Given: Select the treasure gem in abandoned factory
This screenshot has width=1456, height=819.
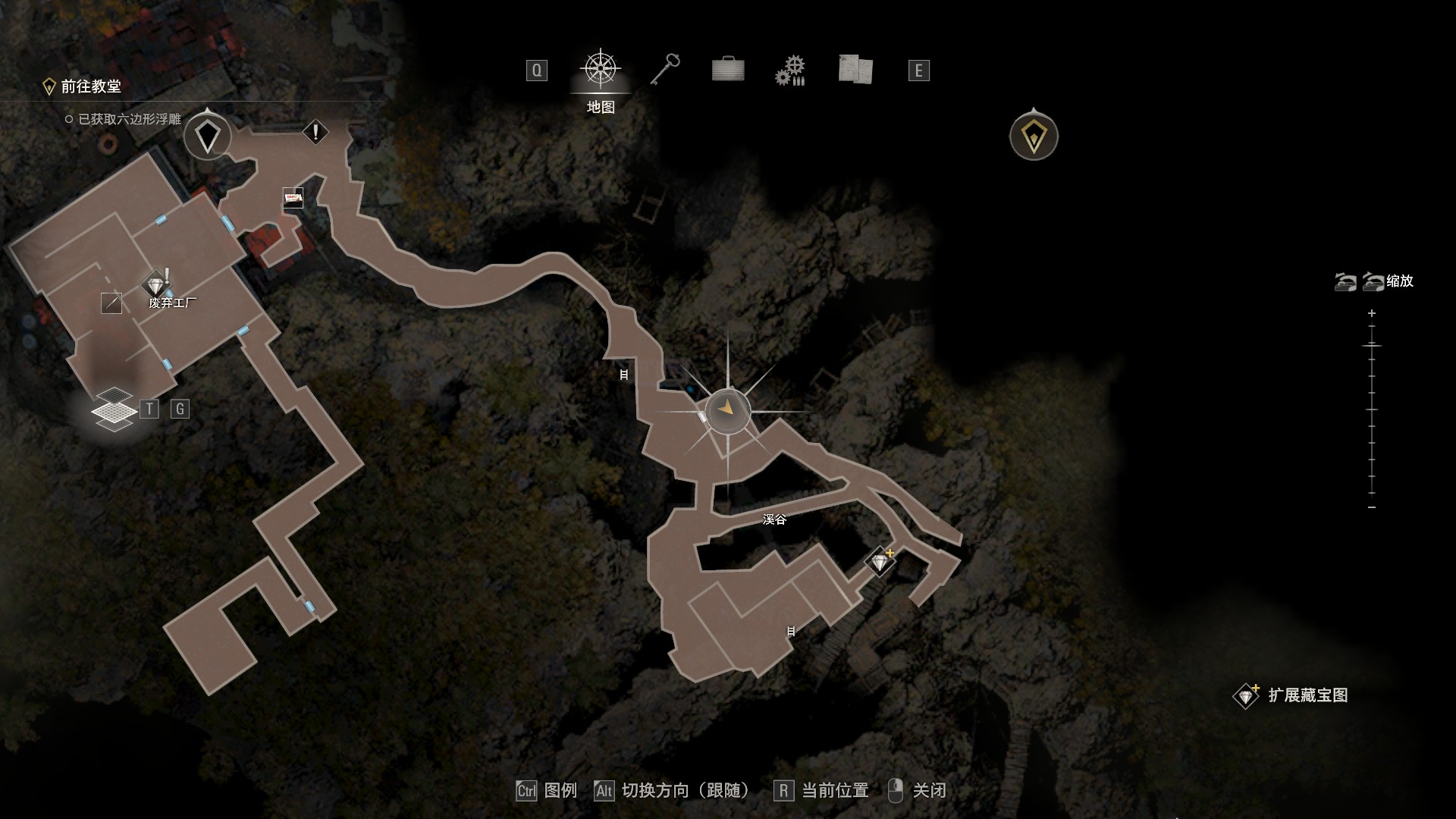Looking at the screenshot, I should click(x=156, y=286).
